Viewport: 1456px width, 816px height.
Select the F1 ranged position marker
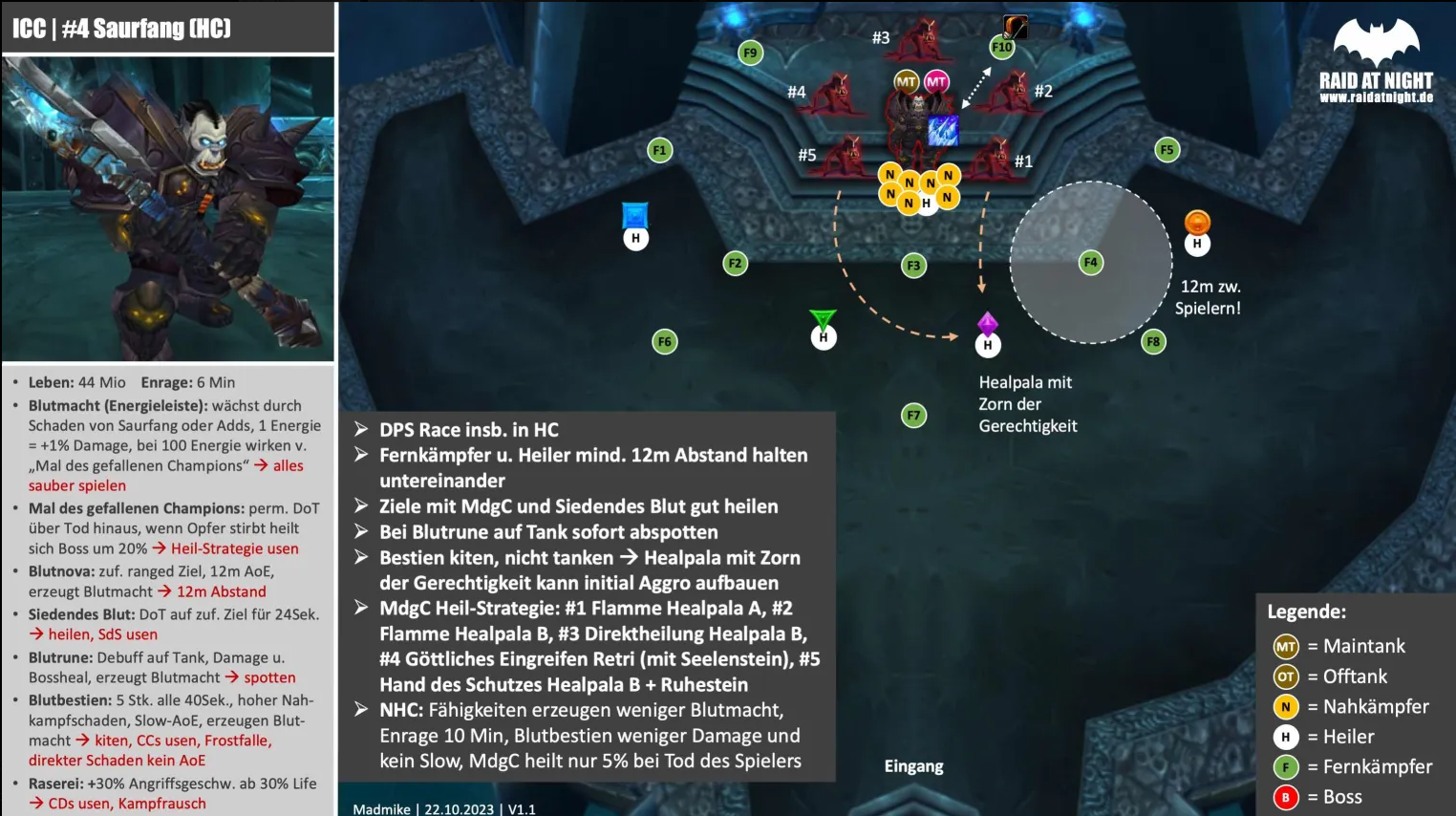coord(659,150)
